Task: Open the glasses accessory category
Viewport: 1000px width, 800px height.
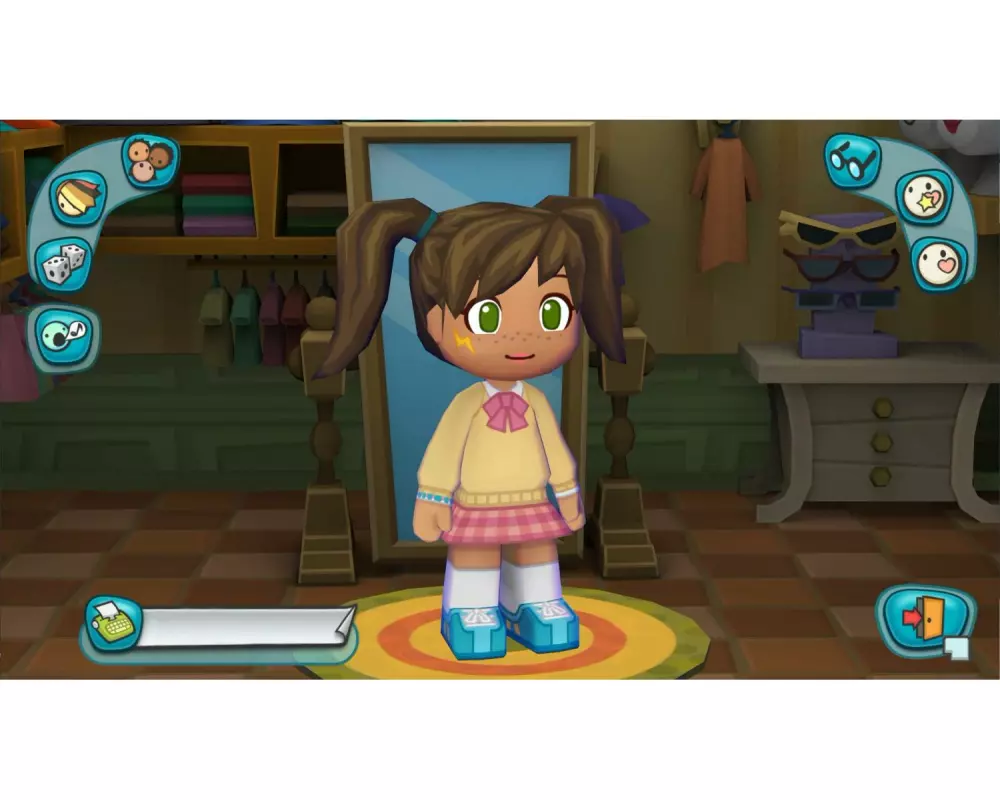Action: (852, 160)
